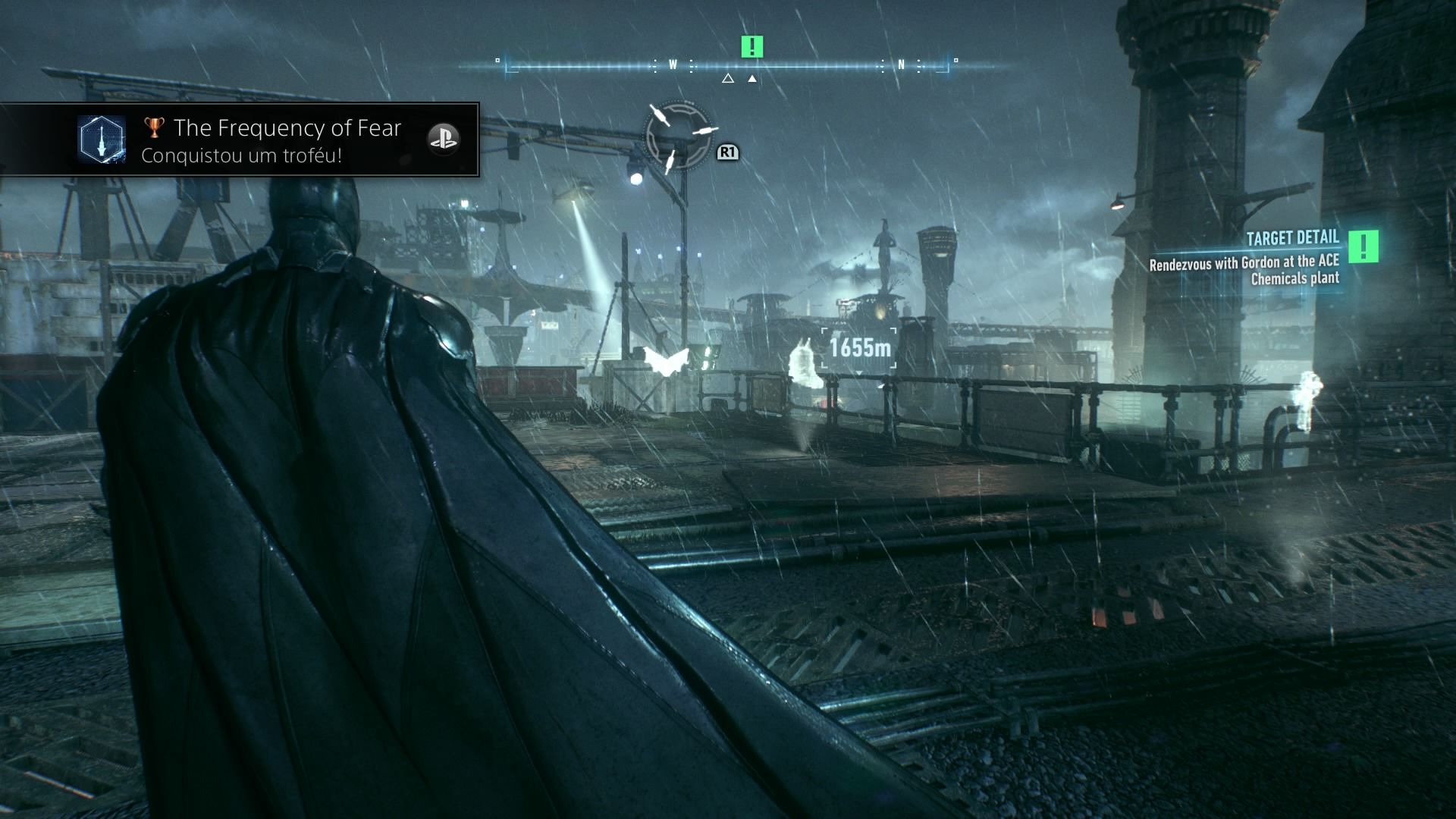1456x819 pixels.
Task: Select the 1655m waypoint distance marker
Action: [x=860, y=348]
